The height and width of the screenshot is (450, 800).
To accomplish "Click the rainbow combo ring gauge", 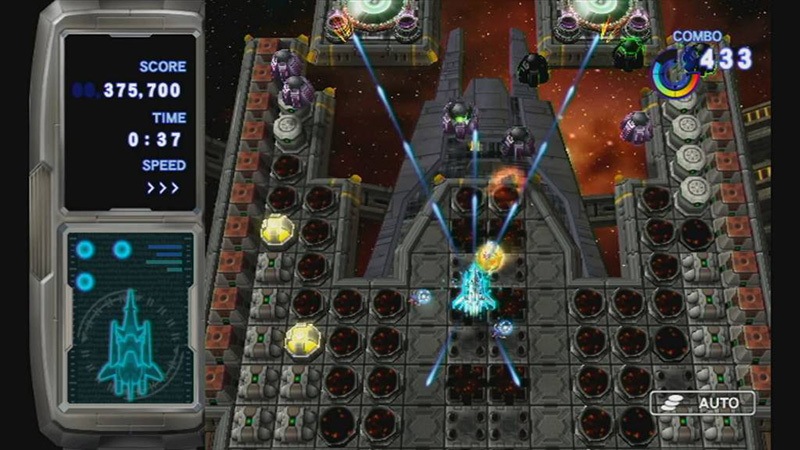I will [674, 74].
